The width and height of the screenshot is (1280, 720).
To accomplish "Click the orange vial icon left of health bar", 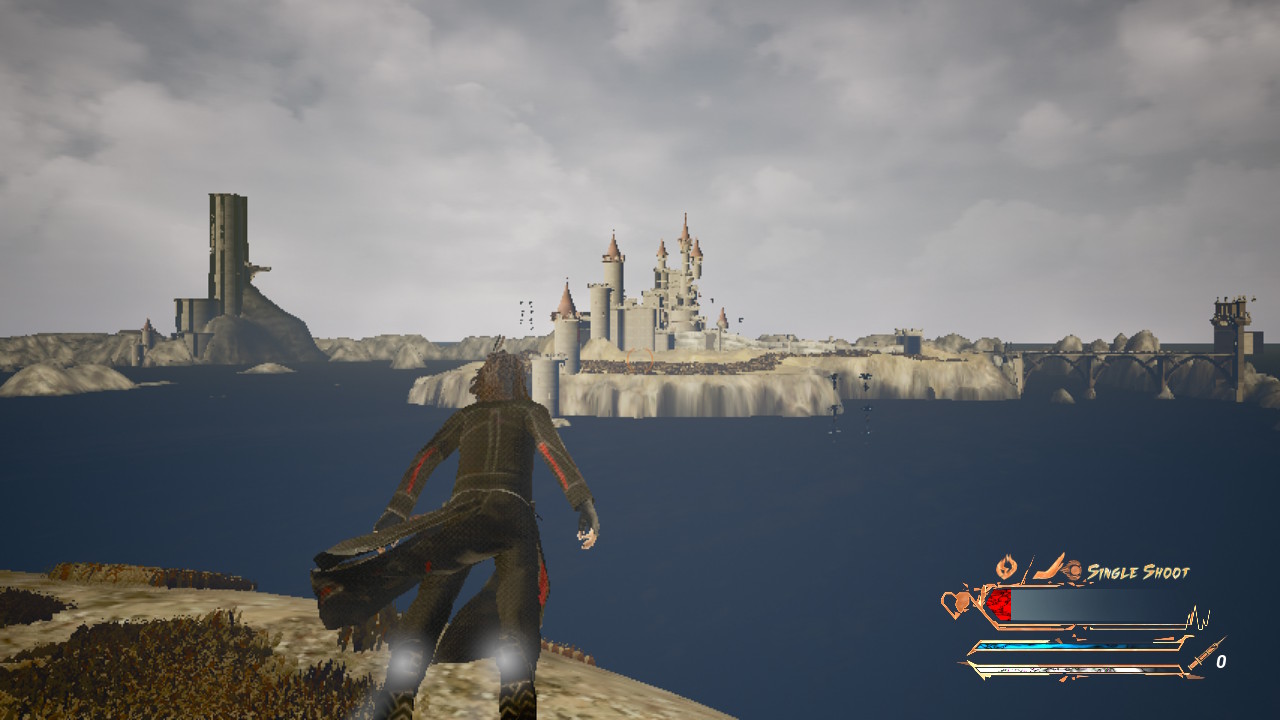I will 962,600.
